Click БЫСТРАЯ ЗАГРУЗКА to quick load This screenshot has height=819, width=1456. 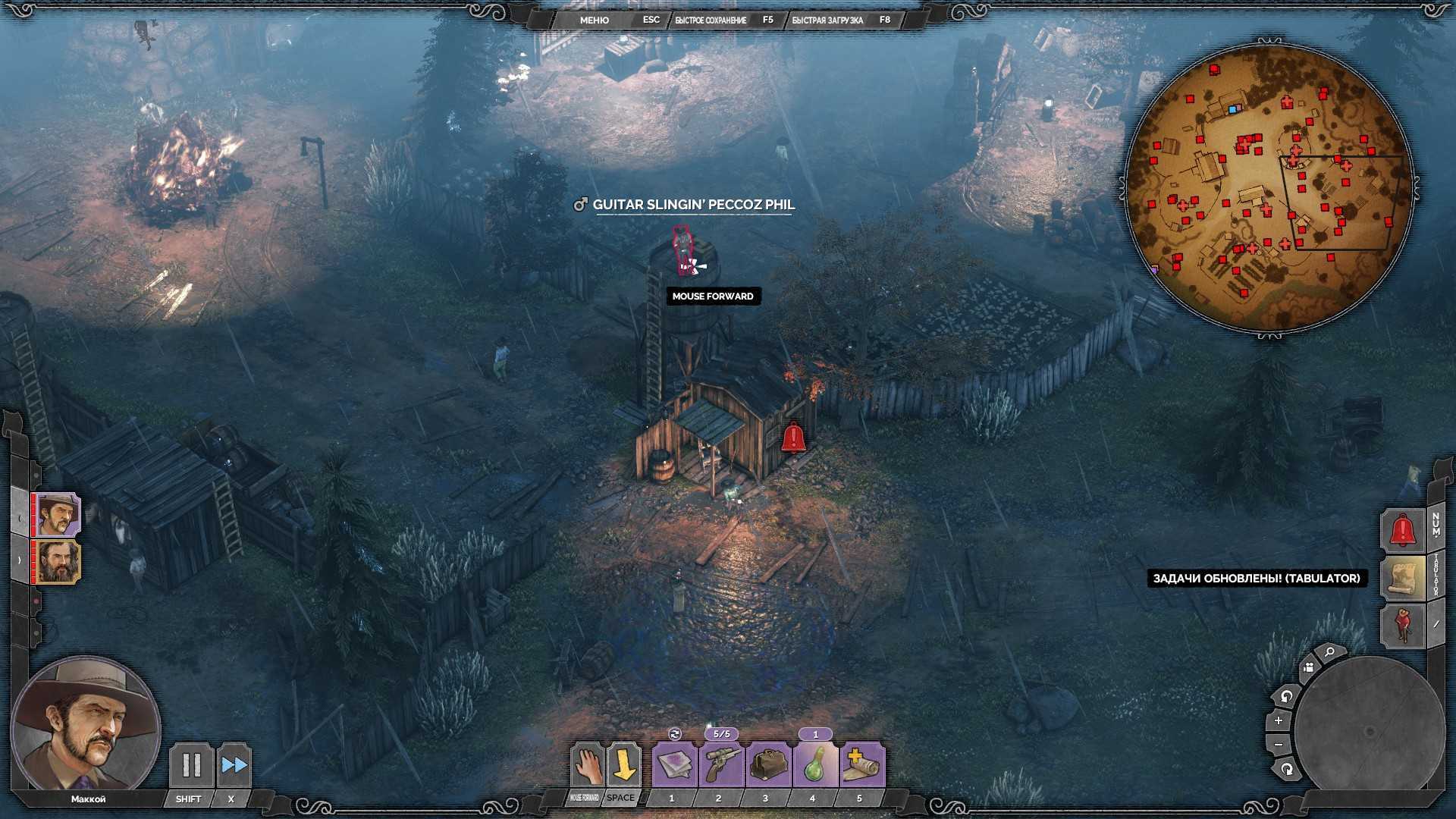pos(827,20)
